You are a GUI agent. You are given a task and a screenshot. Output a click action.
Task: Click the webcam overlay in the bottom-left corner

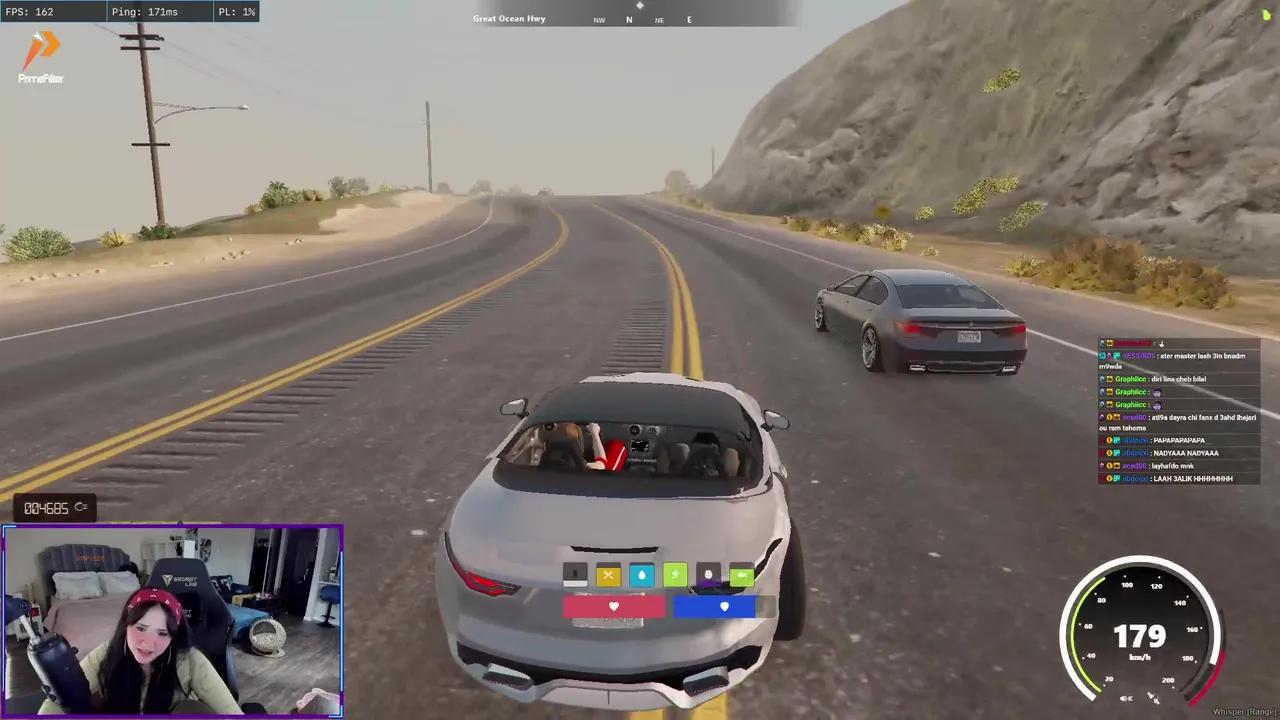click(x=172, y=620)
